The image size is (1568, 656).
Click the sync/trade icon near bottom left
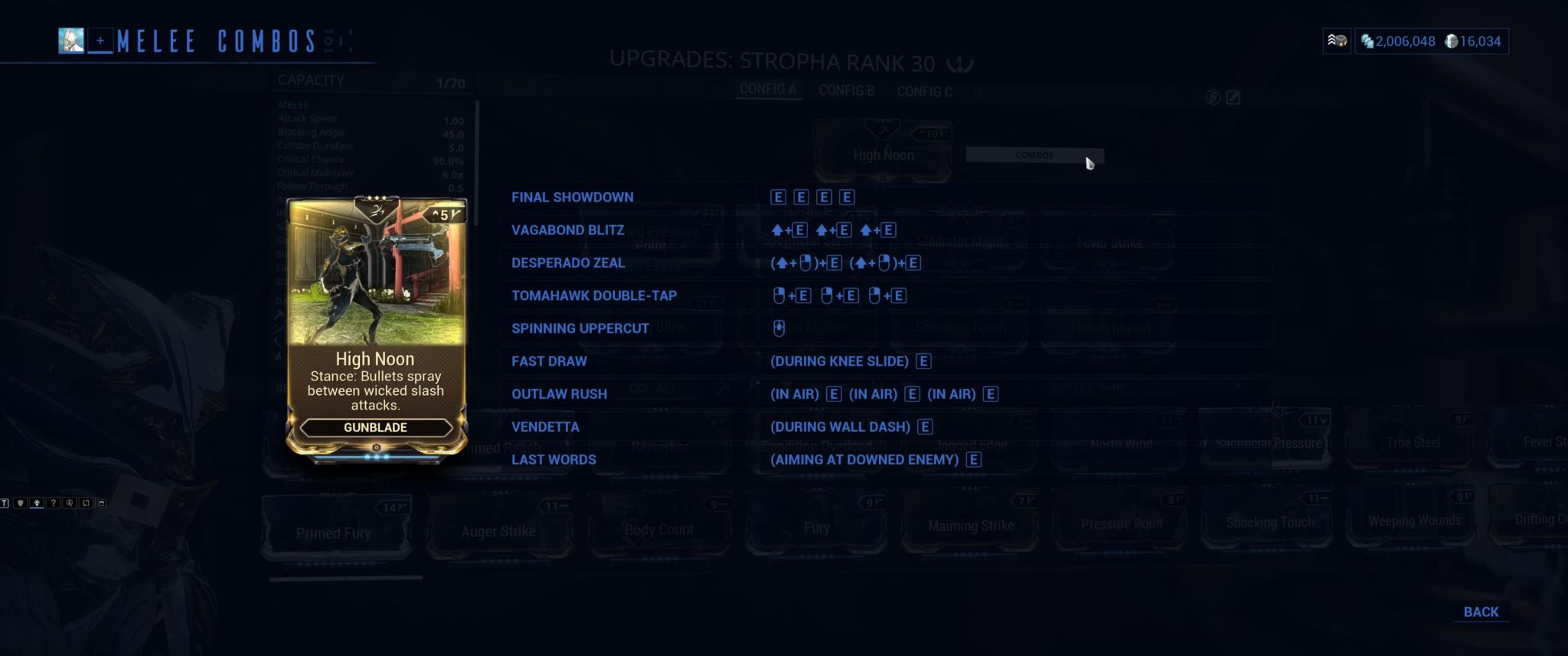coord(86,504)
